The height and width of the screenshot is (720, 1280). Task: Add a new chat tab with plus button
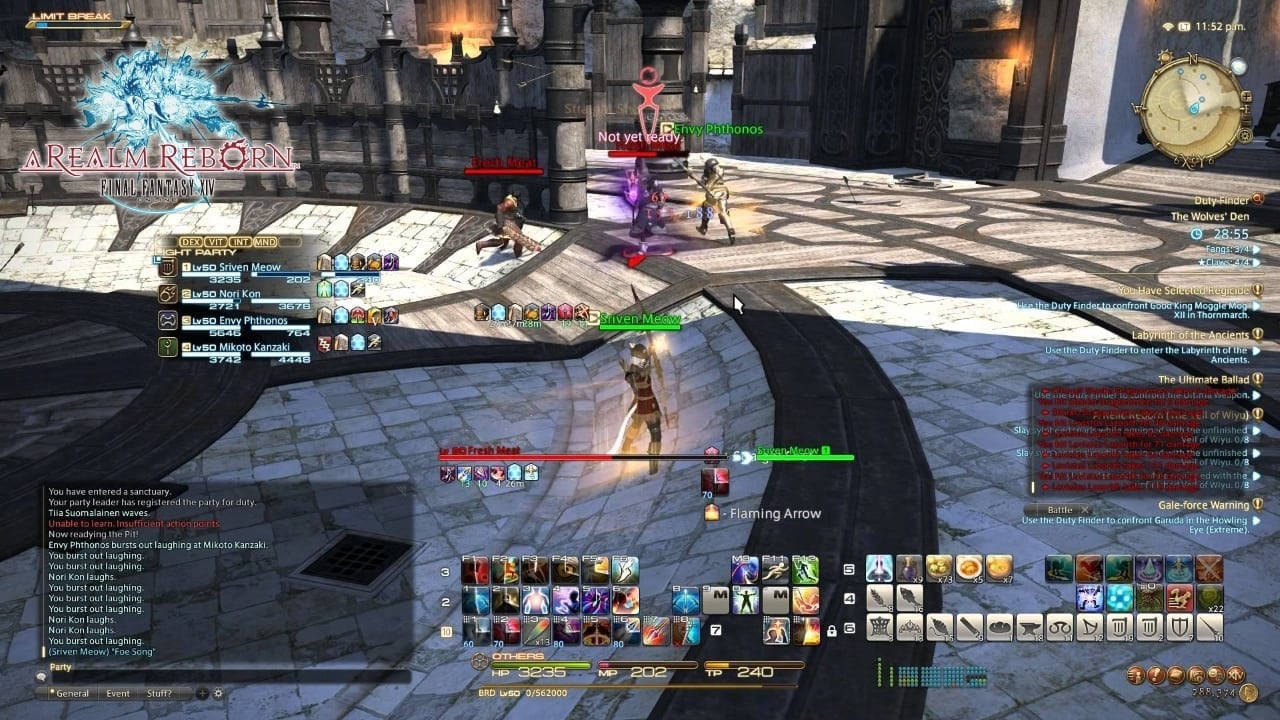click(203, 693)
